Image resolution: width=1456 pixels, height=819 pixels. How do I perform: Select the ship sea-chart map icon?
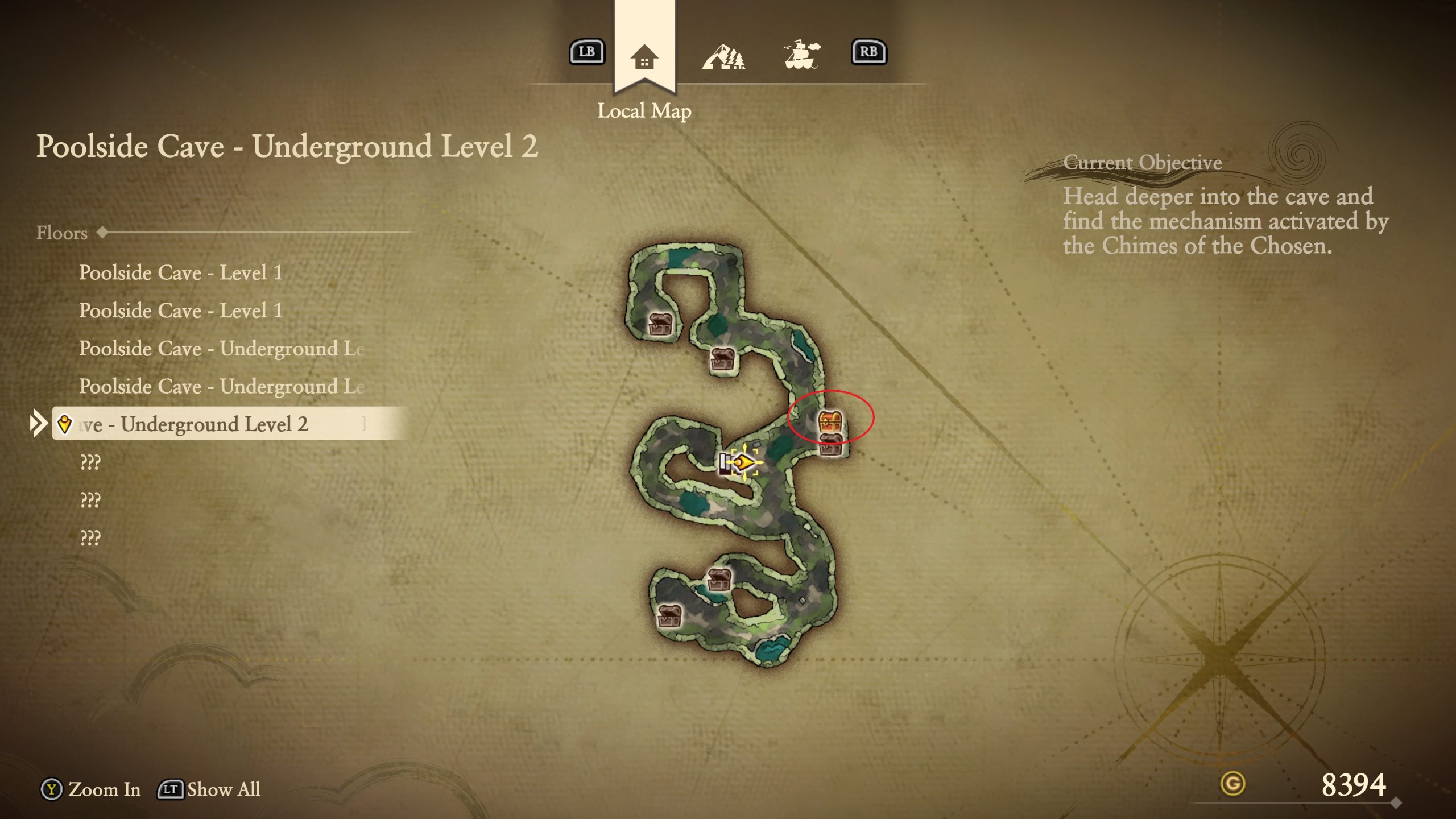tap(802, 54)
